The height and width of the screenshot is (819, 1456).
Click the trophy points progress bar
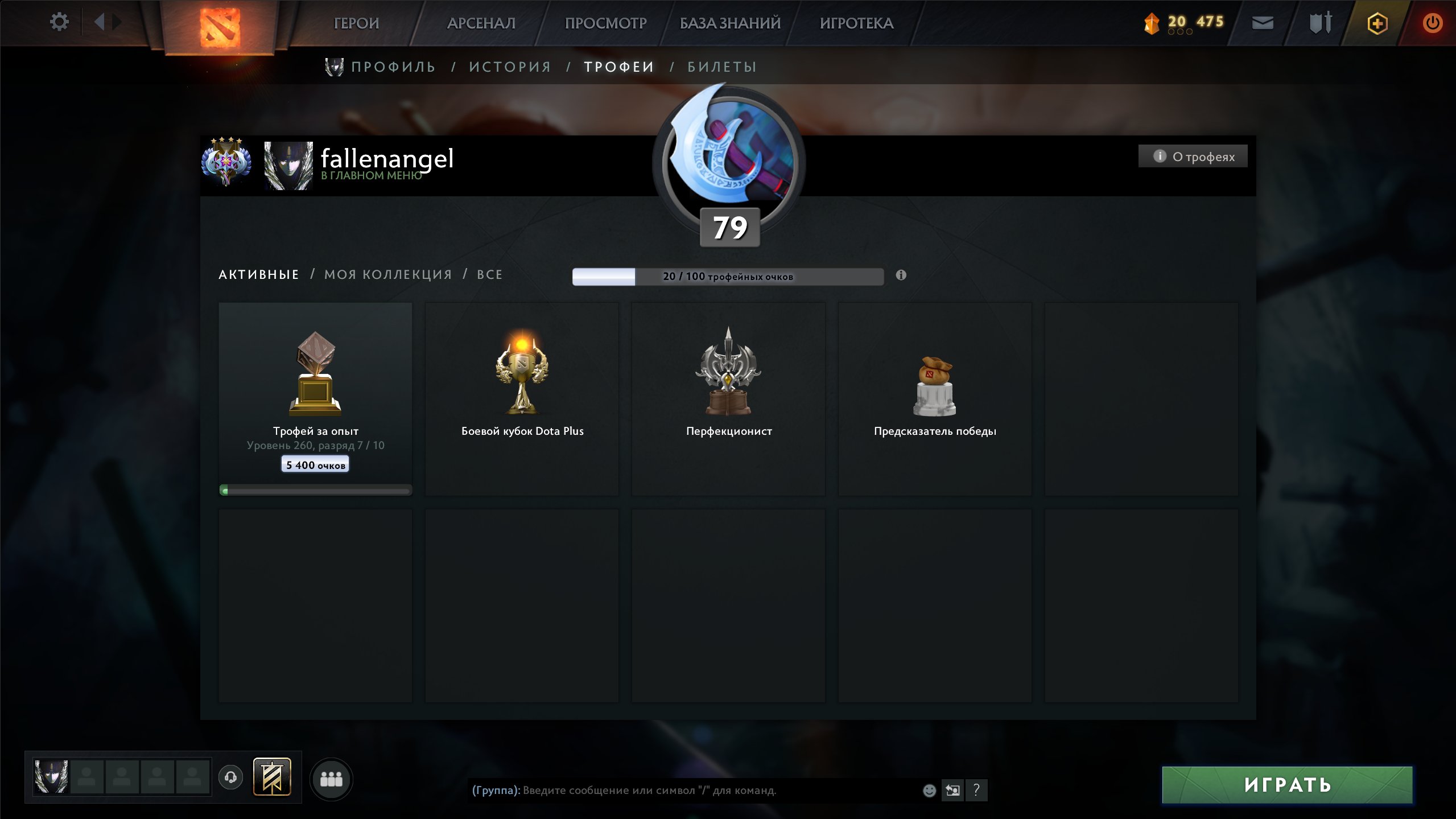[728, 275]
